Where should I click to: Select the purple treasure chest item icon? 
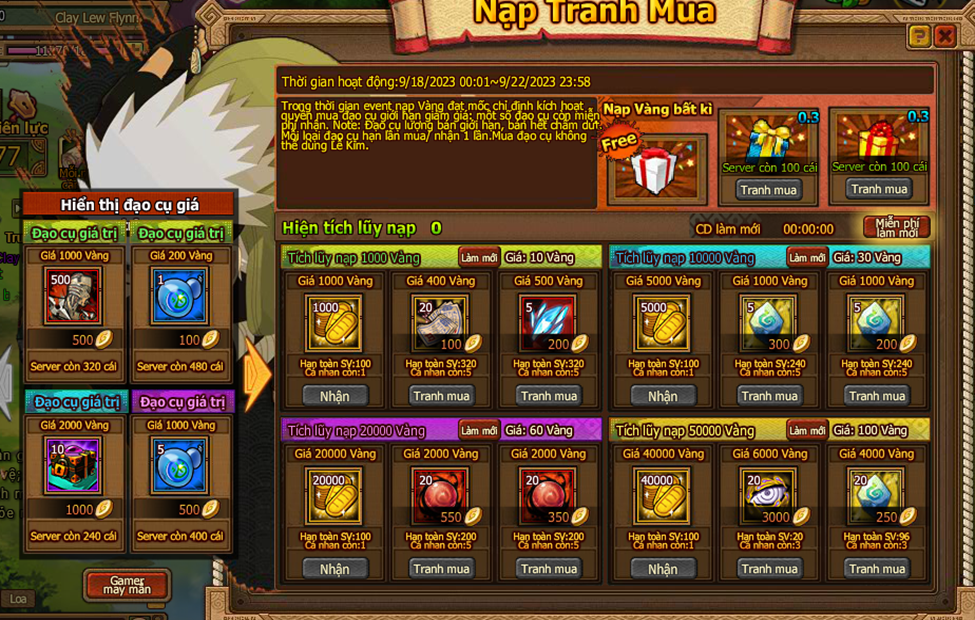tap(73, 466)
